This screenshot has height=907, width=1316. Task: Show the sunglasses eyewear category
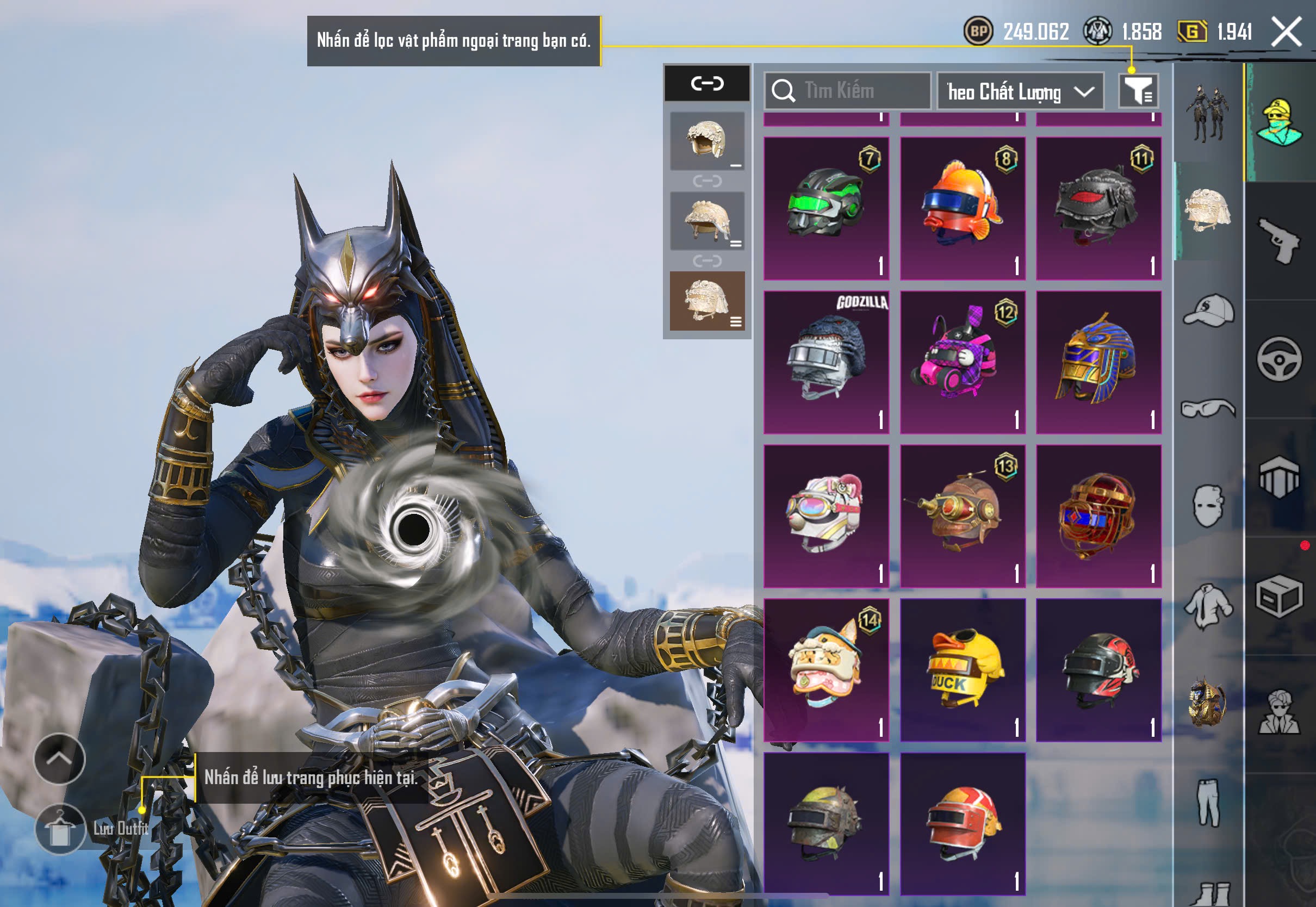pyautogui.click(x=1209, y=408)
